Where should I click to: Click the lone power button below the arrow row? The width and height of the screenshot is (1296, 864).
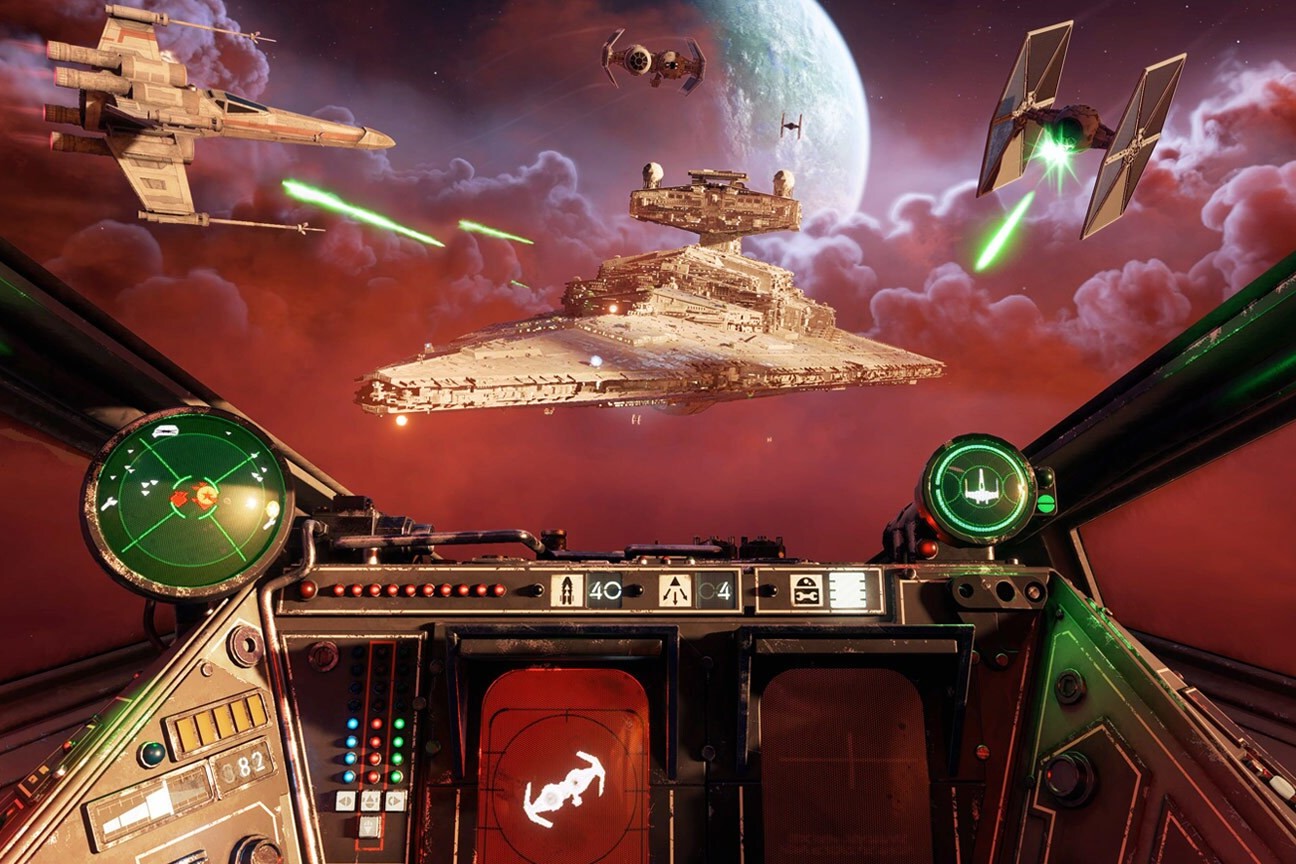coord(370,826)
